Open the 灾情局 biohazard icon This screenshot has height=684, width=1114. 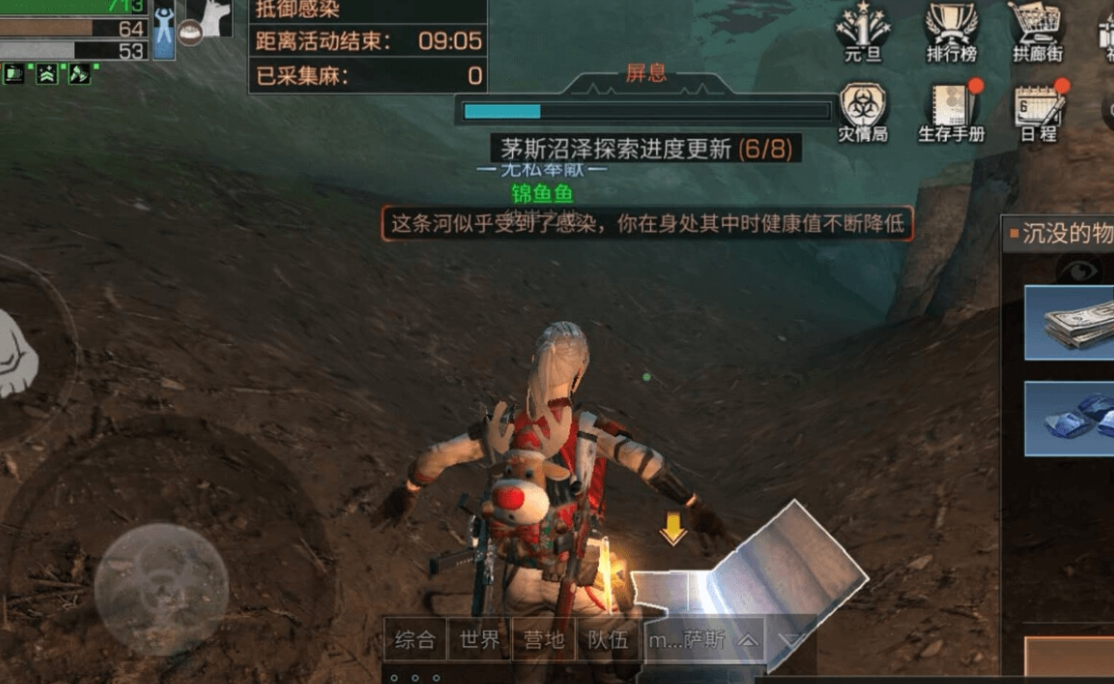pyautogui.click(x=863, y=110)
